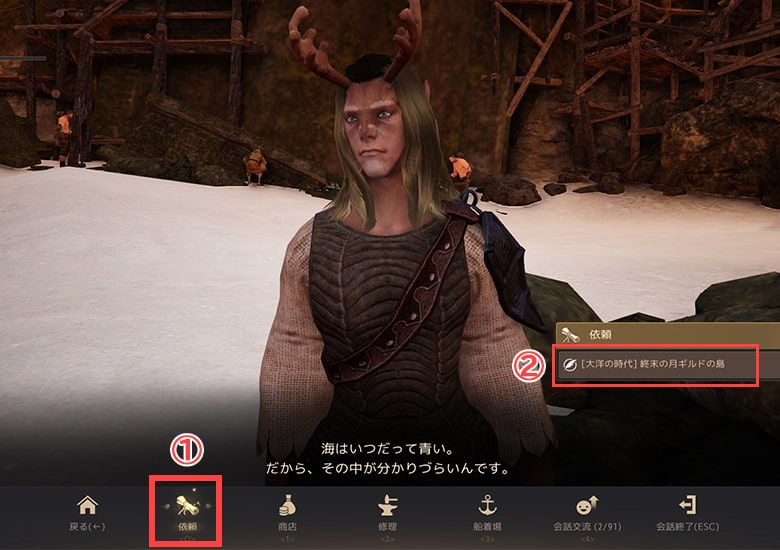780x550 pixels.
Task: Start 会話交流 conversation exchange
Action: (587, 512)
